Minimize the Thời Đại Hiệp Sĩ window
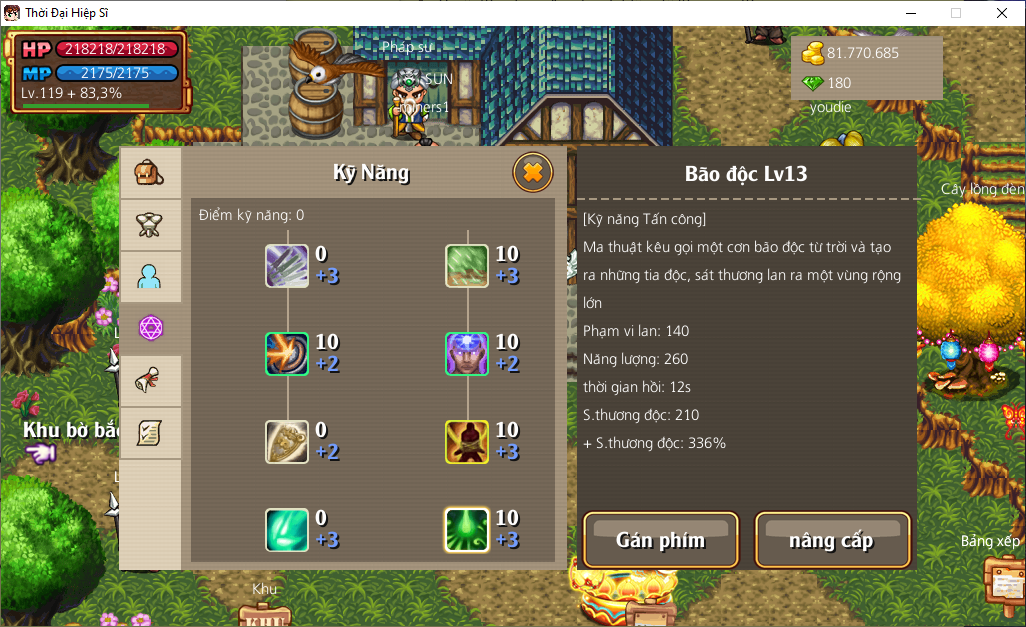This screenshot has width=1026, height=627. coord(910,13)
